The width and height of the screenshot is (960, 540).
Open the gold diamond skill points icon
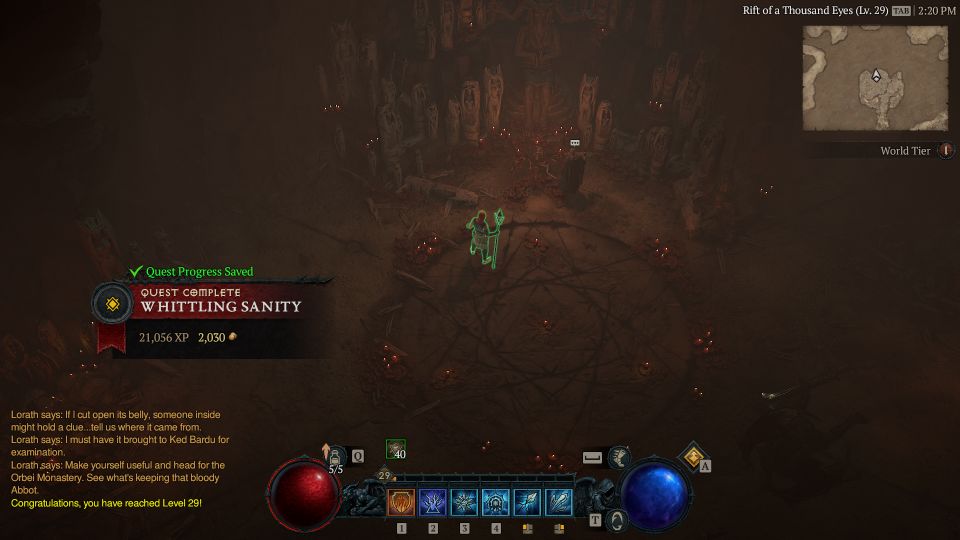[691, 457]
